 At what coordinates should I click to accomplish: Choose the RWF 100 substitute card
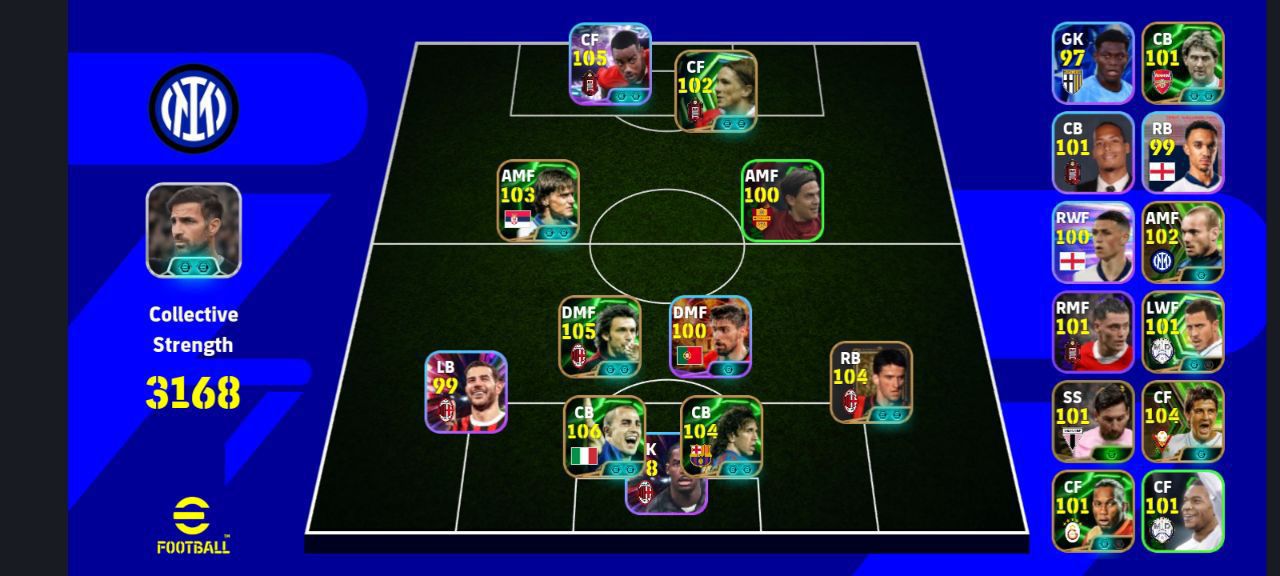[1093, 242]
